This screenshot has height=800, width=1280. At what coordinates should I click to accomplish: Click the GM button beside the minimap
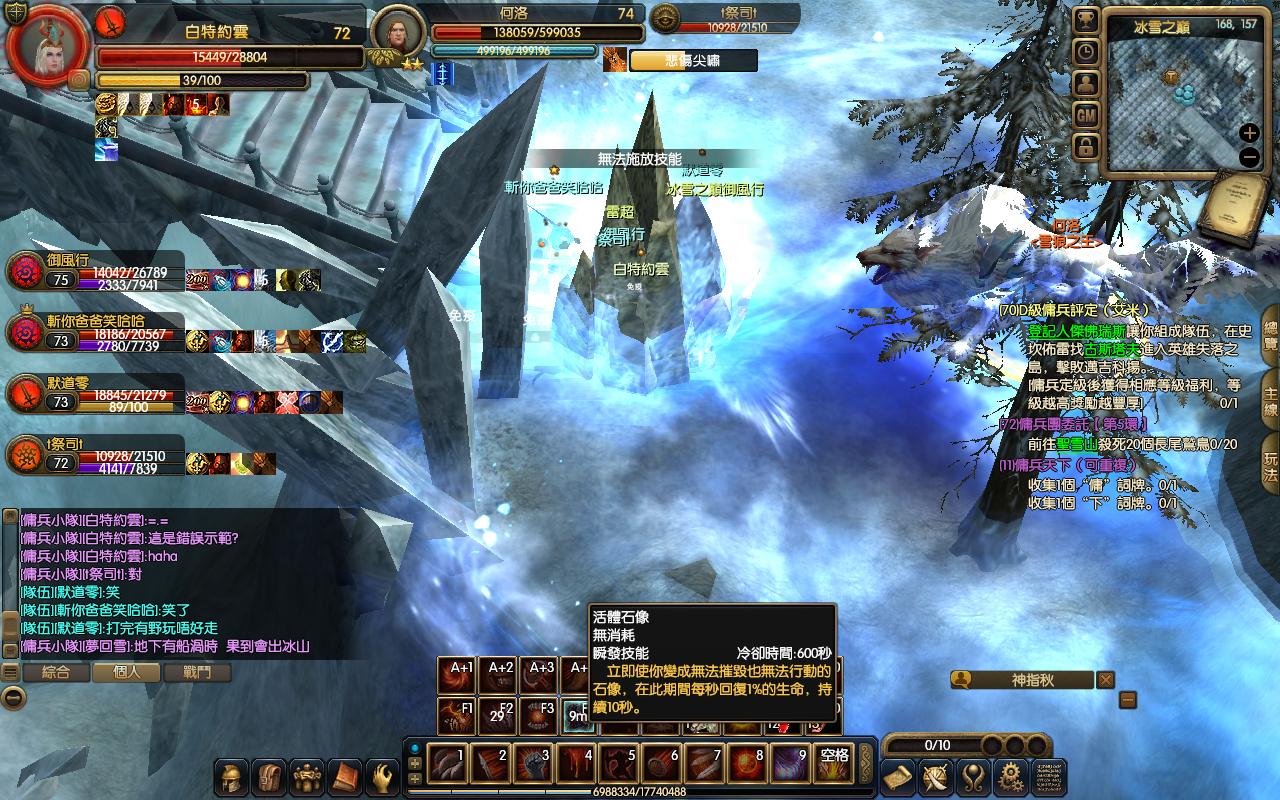click(1086, 115)
